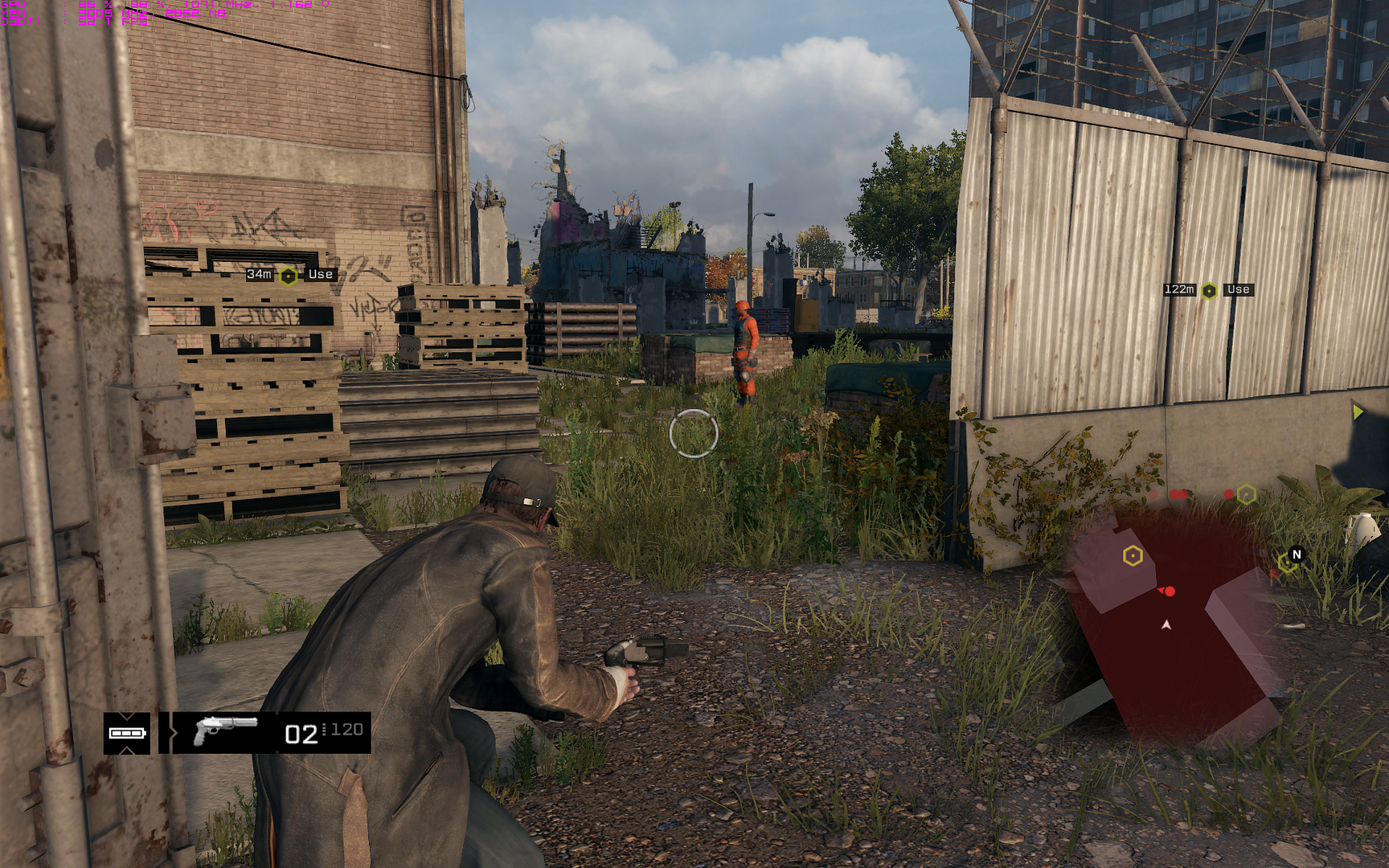Click the phone battery icon bottom left
The image size is (1389, 868).
126,733
